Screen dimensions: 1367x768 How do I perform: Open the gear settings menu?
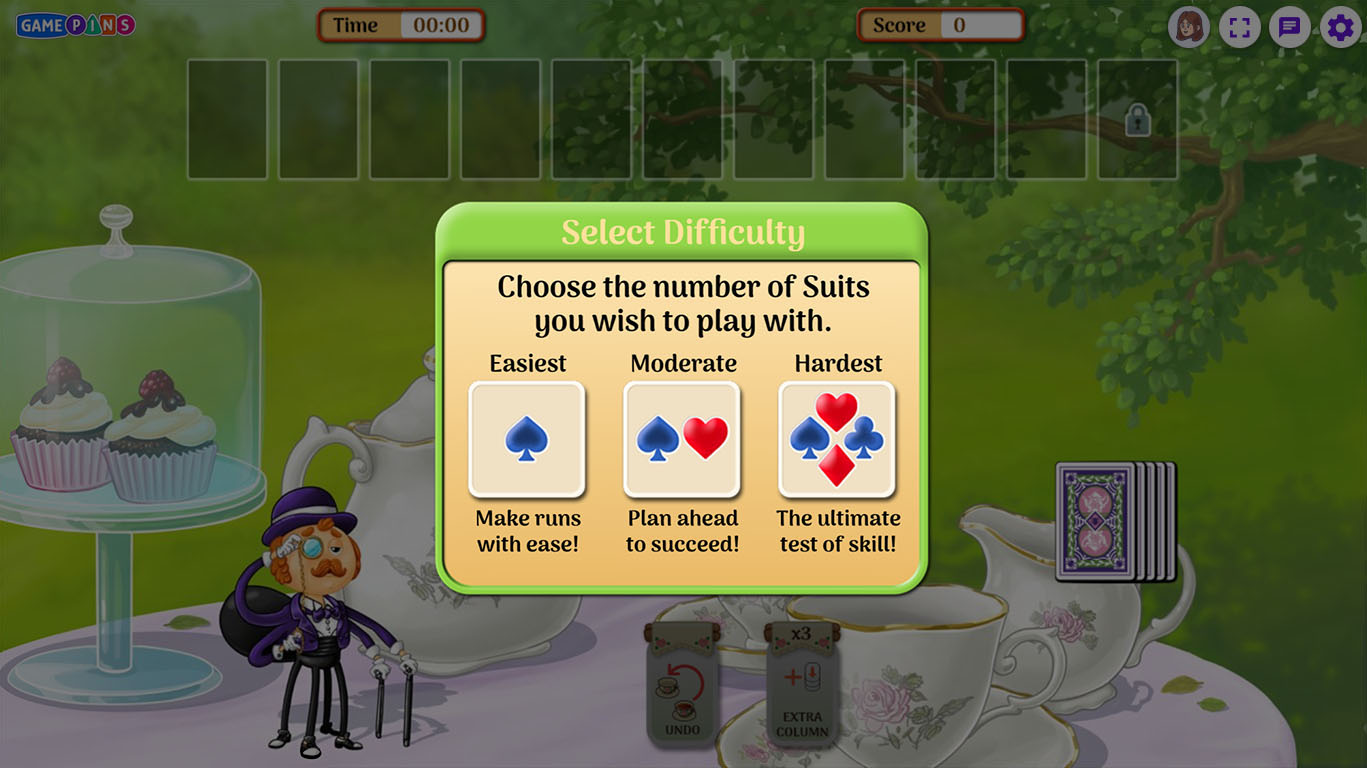pyautogui.click(x=1340, y=27)
